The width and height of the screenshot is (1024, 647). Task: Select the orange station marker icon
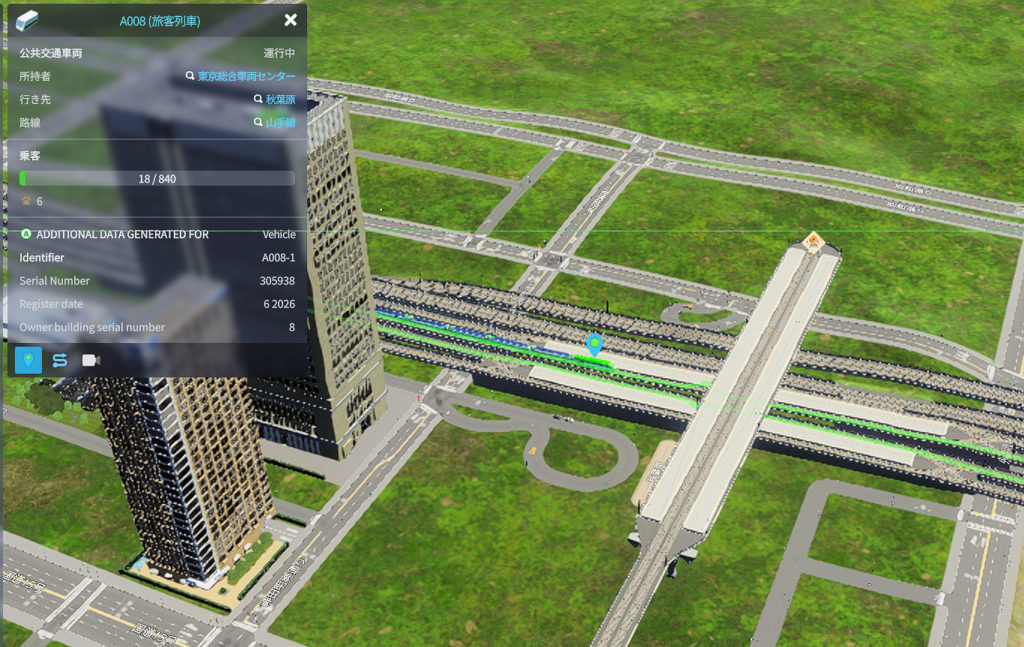[813, 240]
